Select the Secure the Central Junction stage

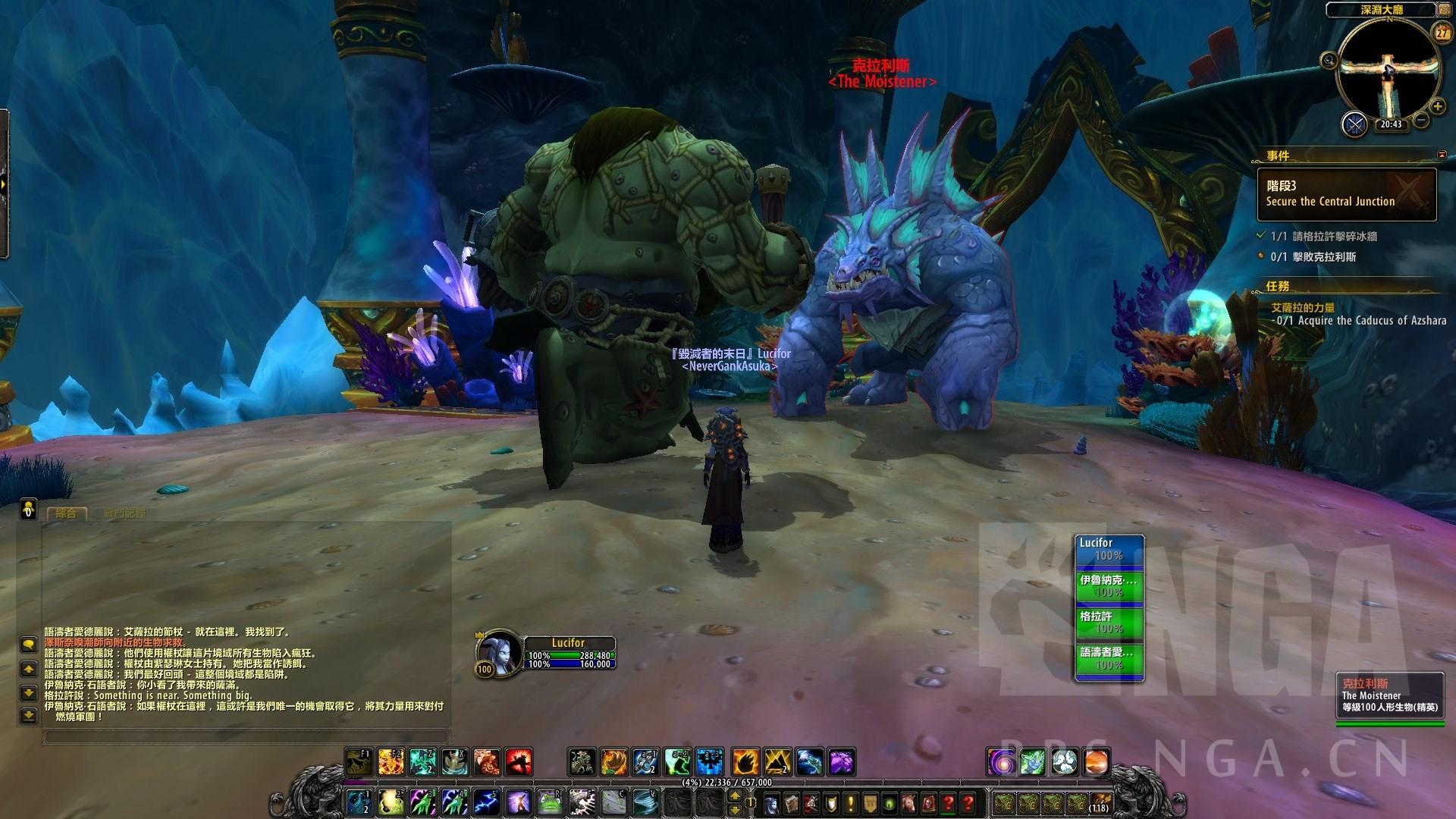point(1347,194)
